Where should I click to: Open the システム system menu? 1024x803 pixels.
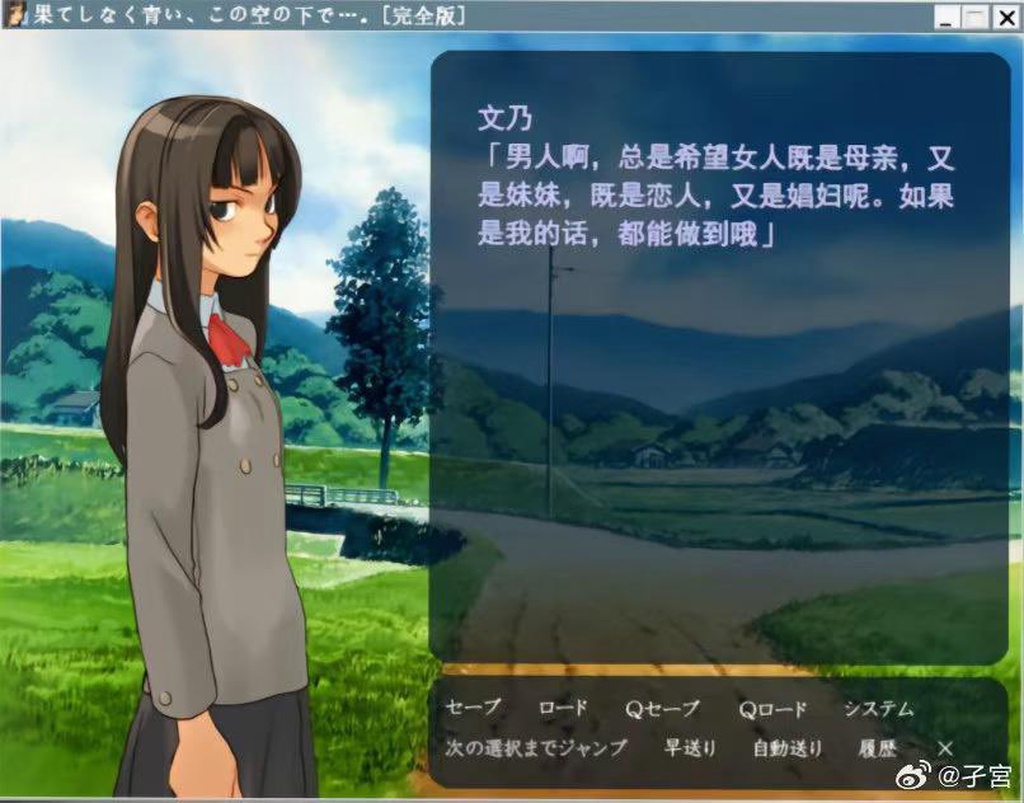coord(878,709)
